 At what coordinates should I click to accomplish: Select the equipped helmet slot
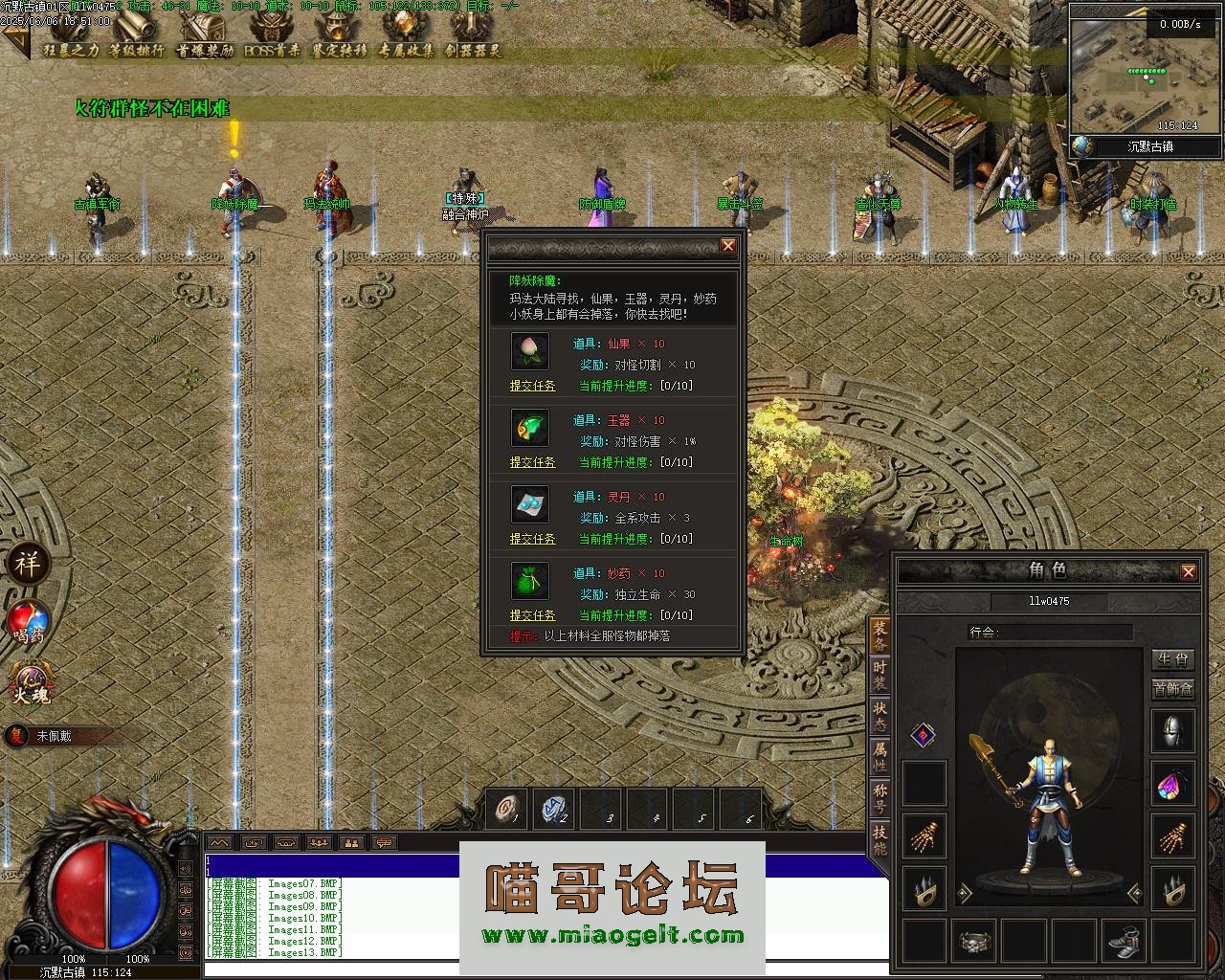coord(1172,732)
